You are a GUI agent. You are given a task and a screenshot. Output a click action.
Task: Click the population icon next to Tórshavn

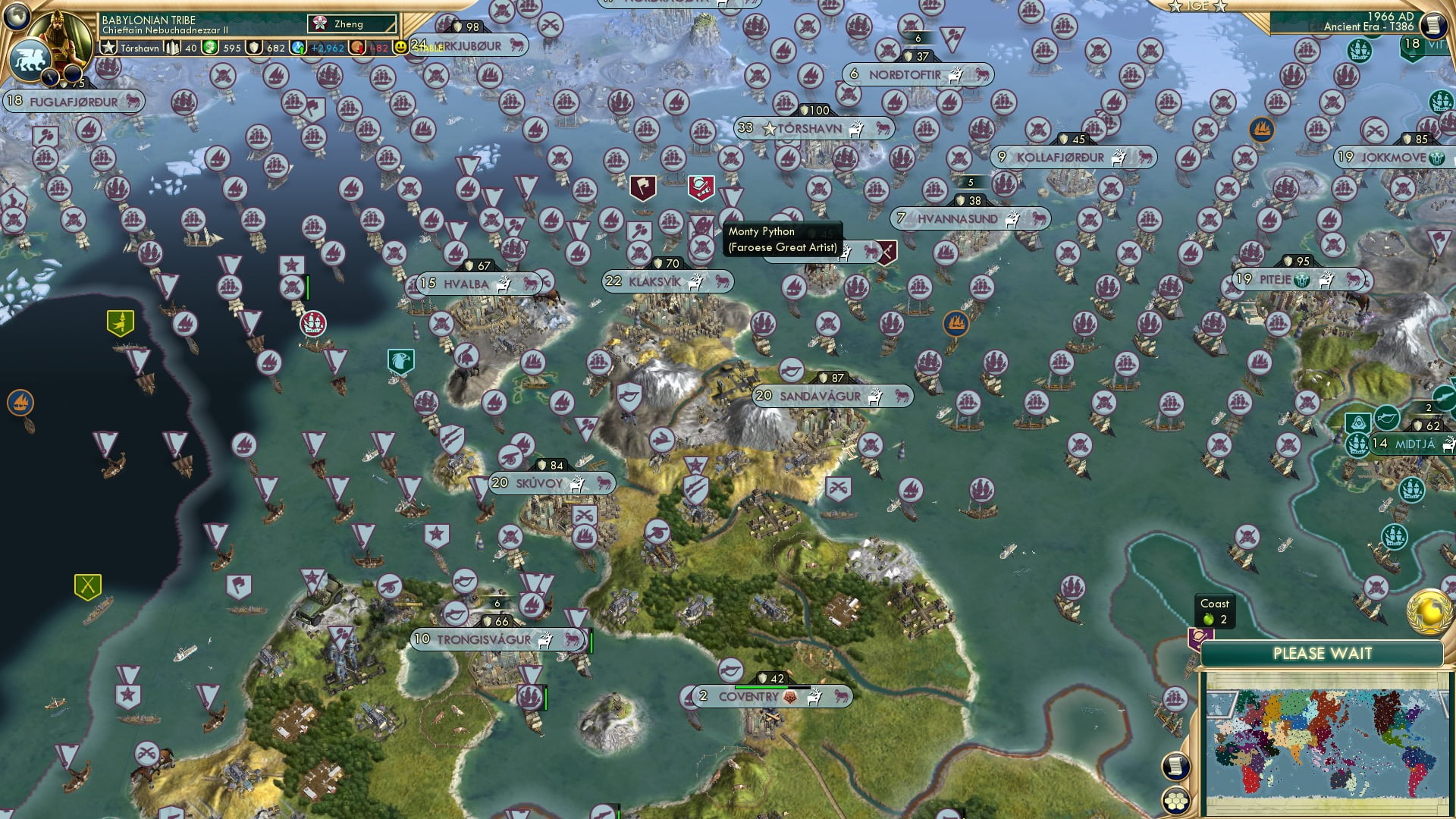(172, 47)
